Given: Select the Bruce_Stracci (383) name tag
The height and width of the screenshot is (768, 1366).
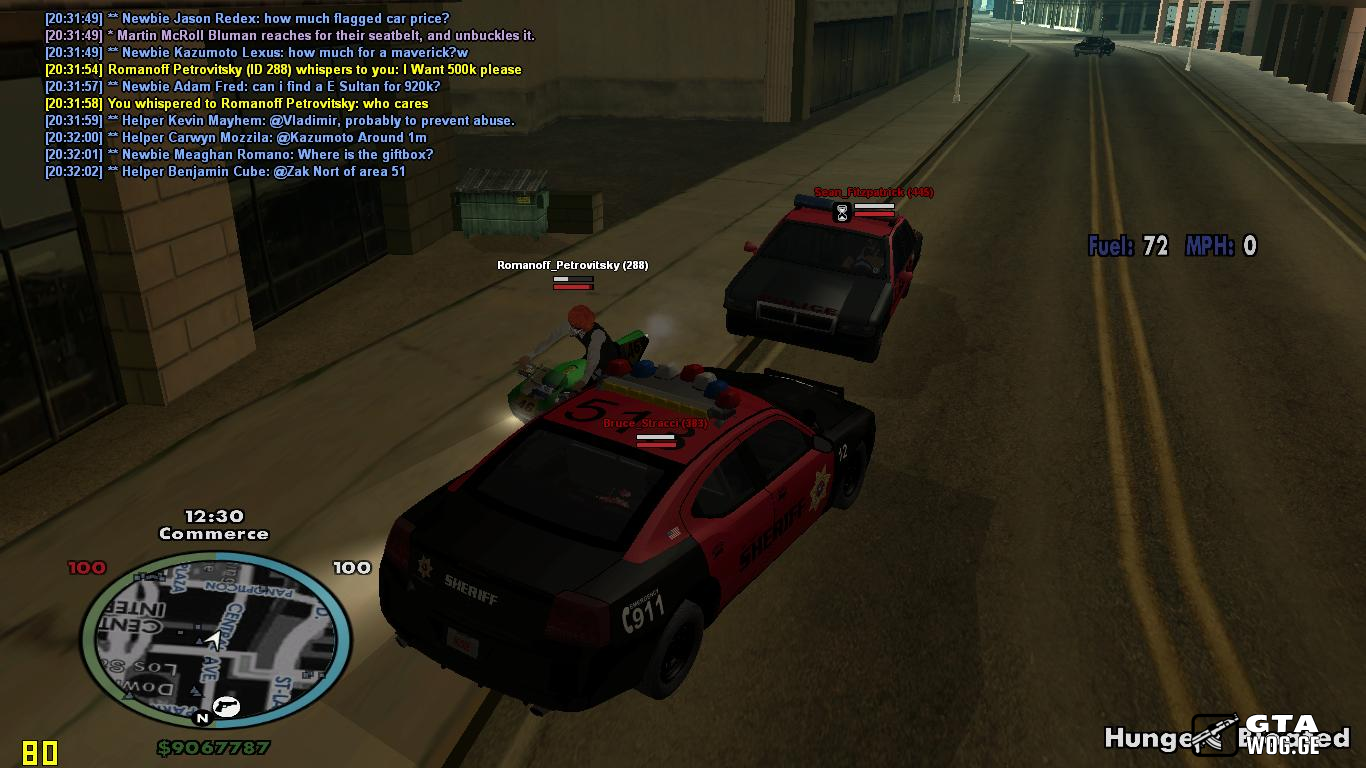Looking at the screenshot, I should pos(655,423).
